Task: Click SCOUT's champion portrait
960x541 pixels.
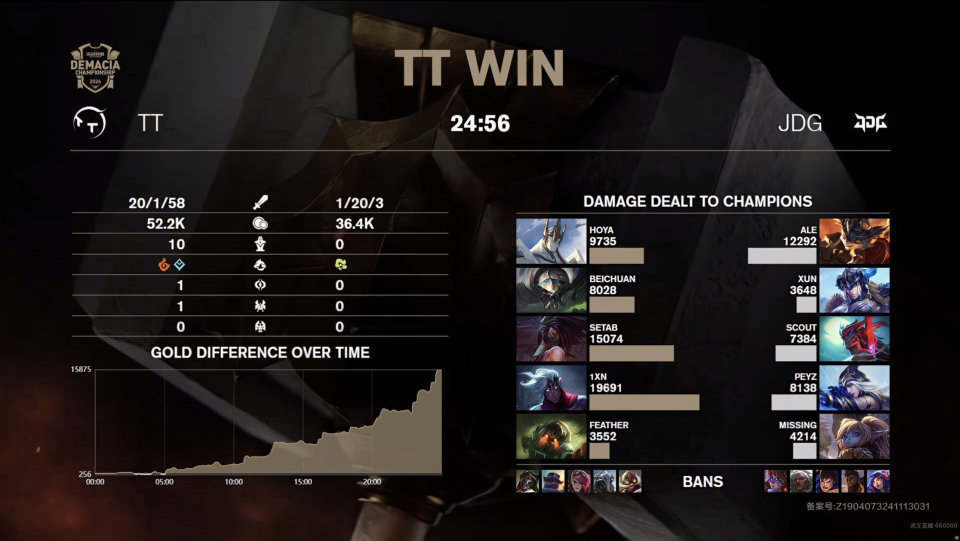Action: [854, 339]
